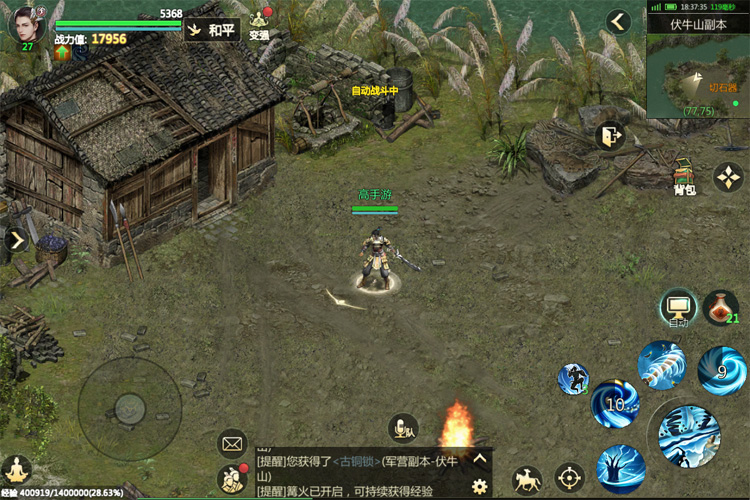Open chat settings gear
Image resolution: width=750 pixels, height=500 pixels.
click(x=479, y=486)
